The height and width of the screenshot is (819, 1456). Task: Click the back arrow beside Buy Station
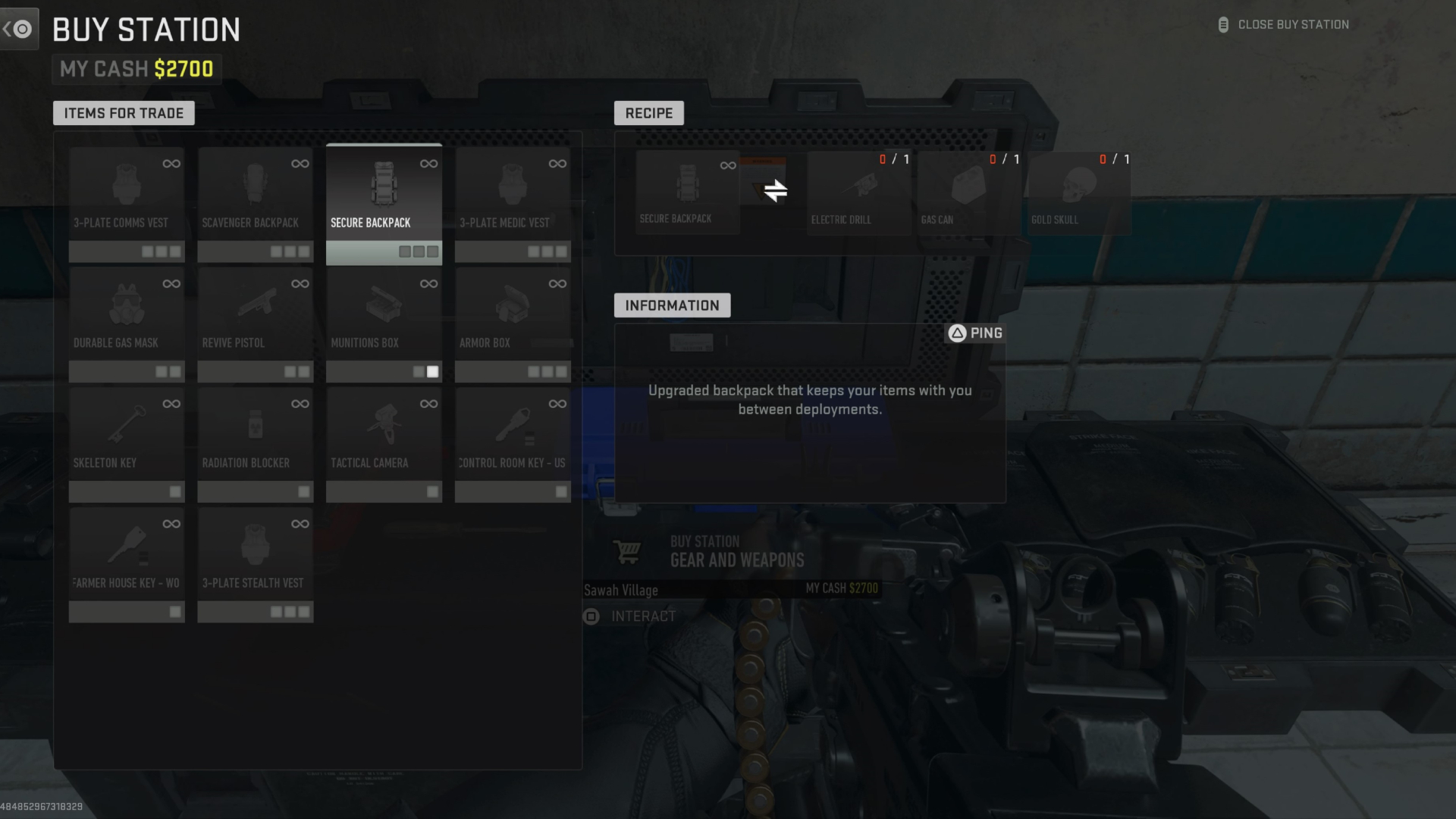tap(19, 28)
